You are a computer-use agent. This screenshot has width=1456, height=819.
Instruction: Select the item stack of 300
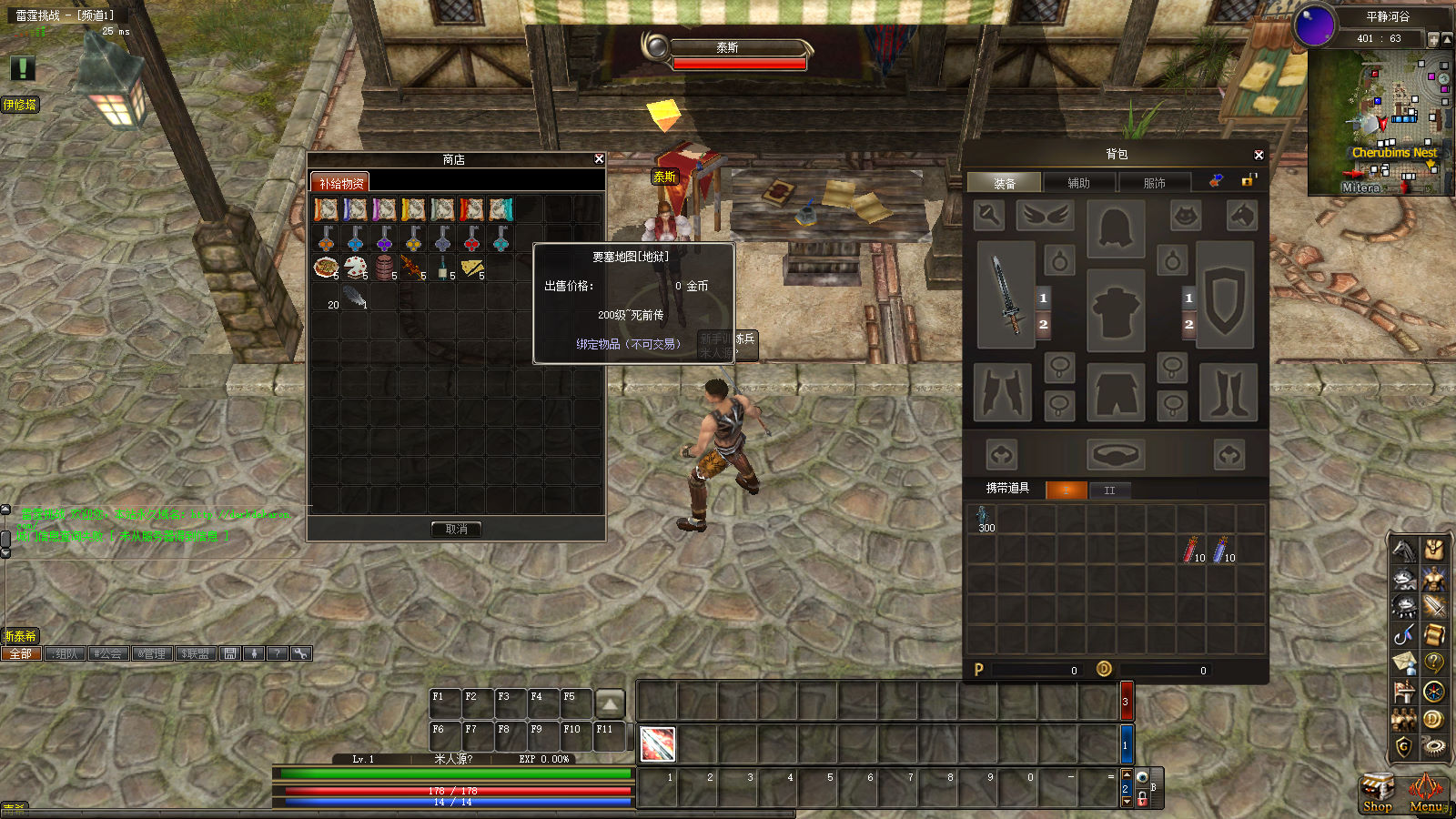coord(983,520)
